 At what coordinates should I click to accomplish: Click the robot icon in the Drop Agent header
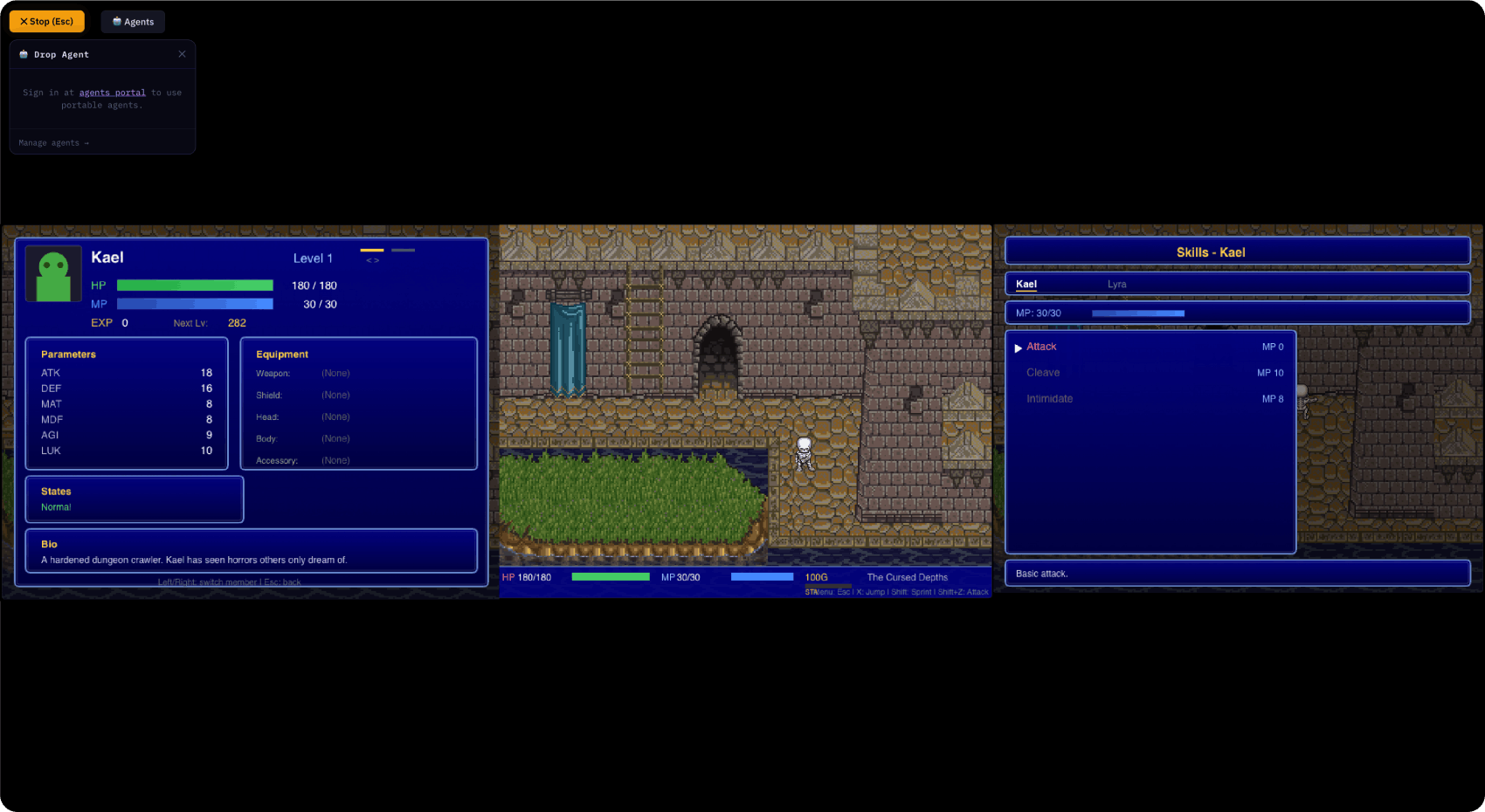click(x=23, y=54)
